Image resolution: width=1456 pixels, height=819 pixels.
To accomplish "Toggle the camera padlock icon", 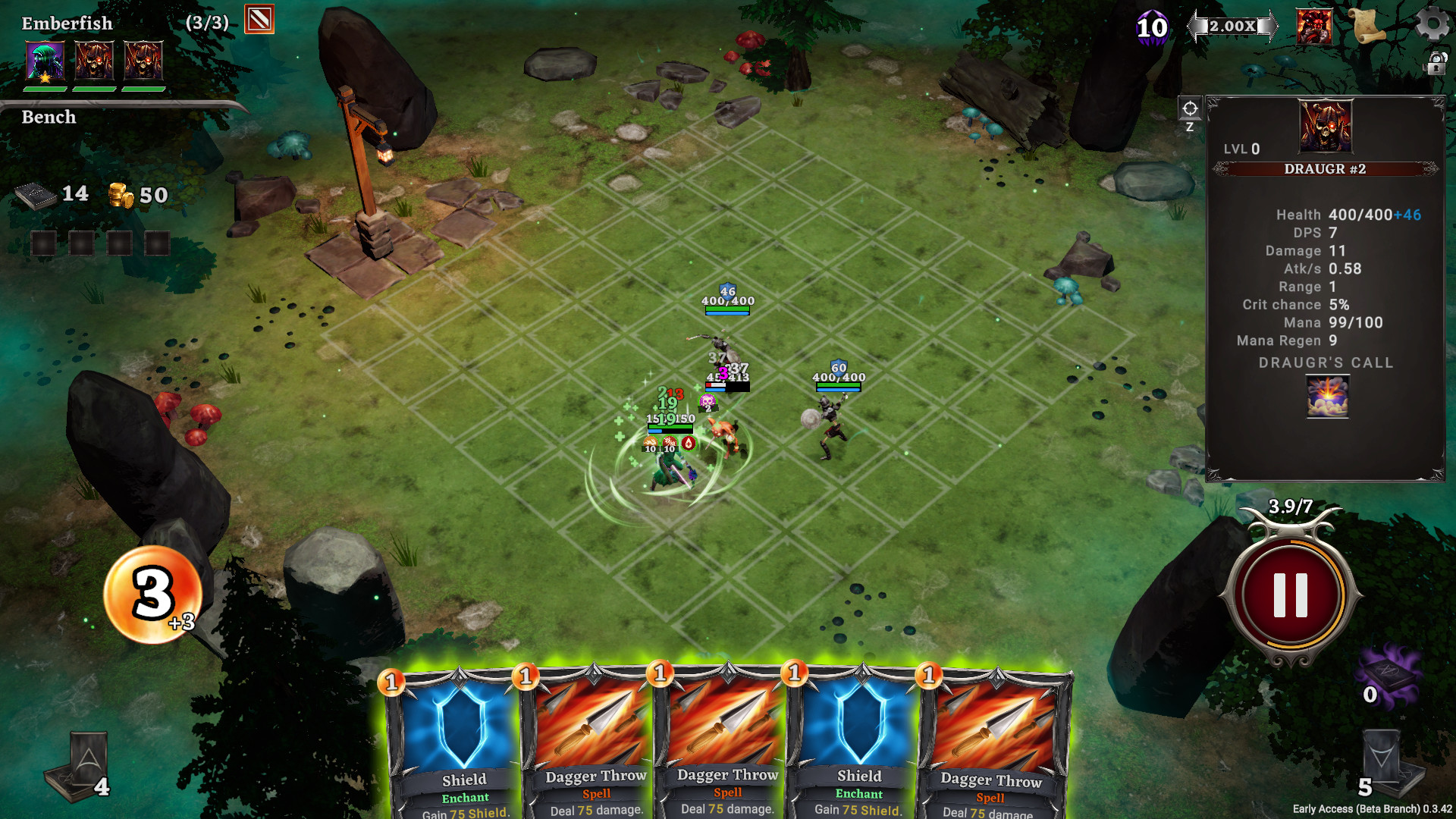I will click(1436, 63).
